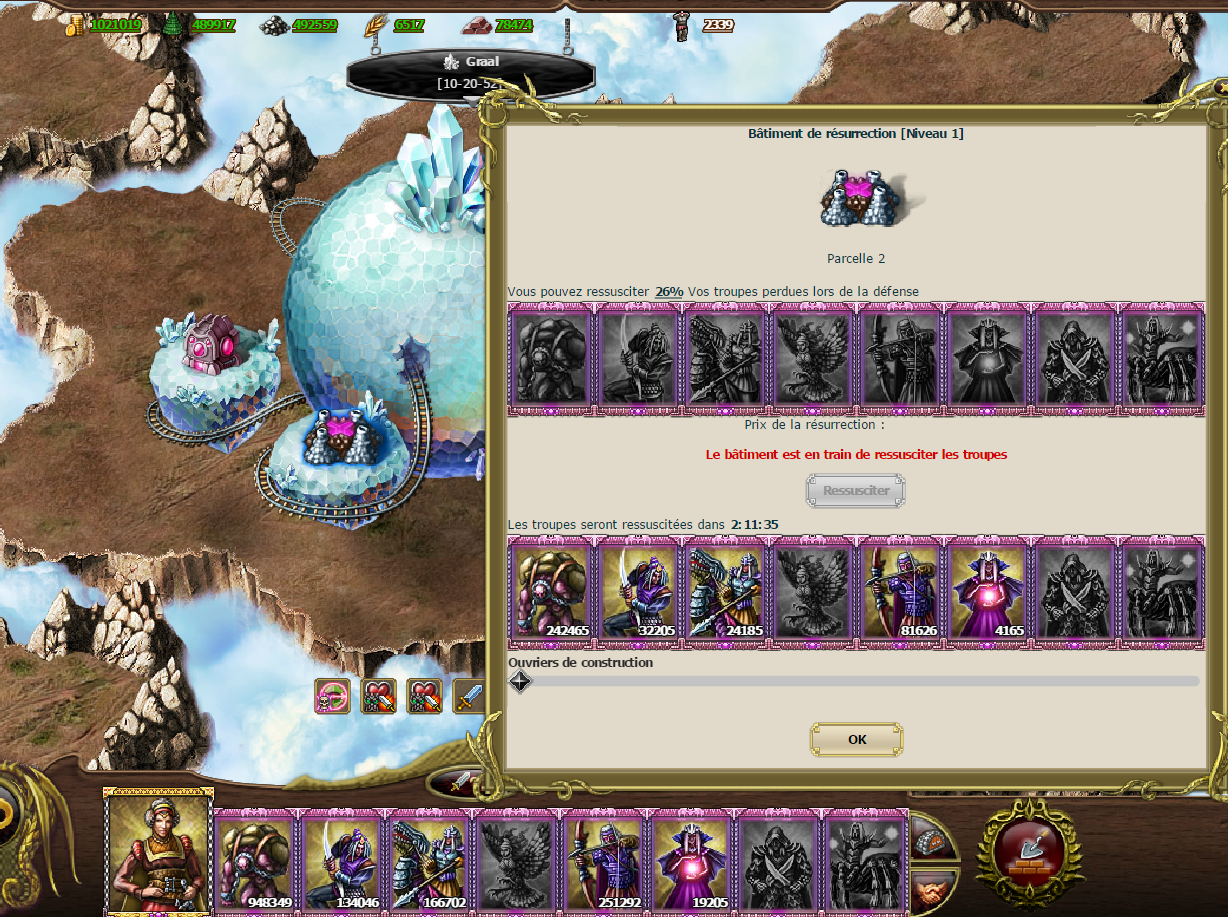Click the 26% resurrection rate link
1228x917 pixels.
pos(669,291)
